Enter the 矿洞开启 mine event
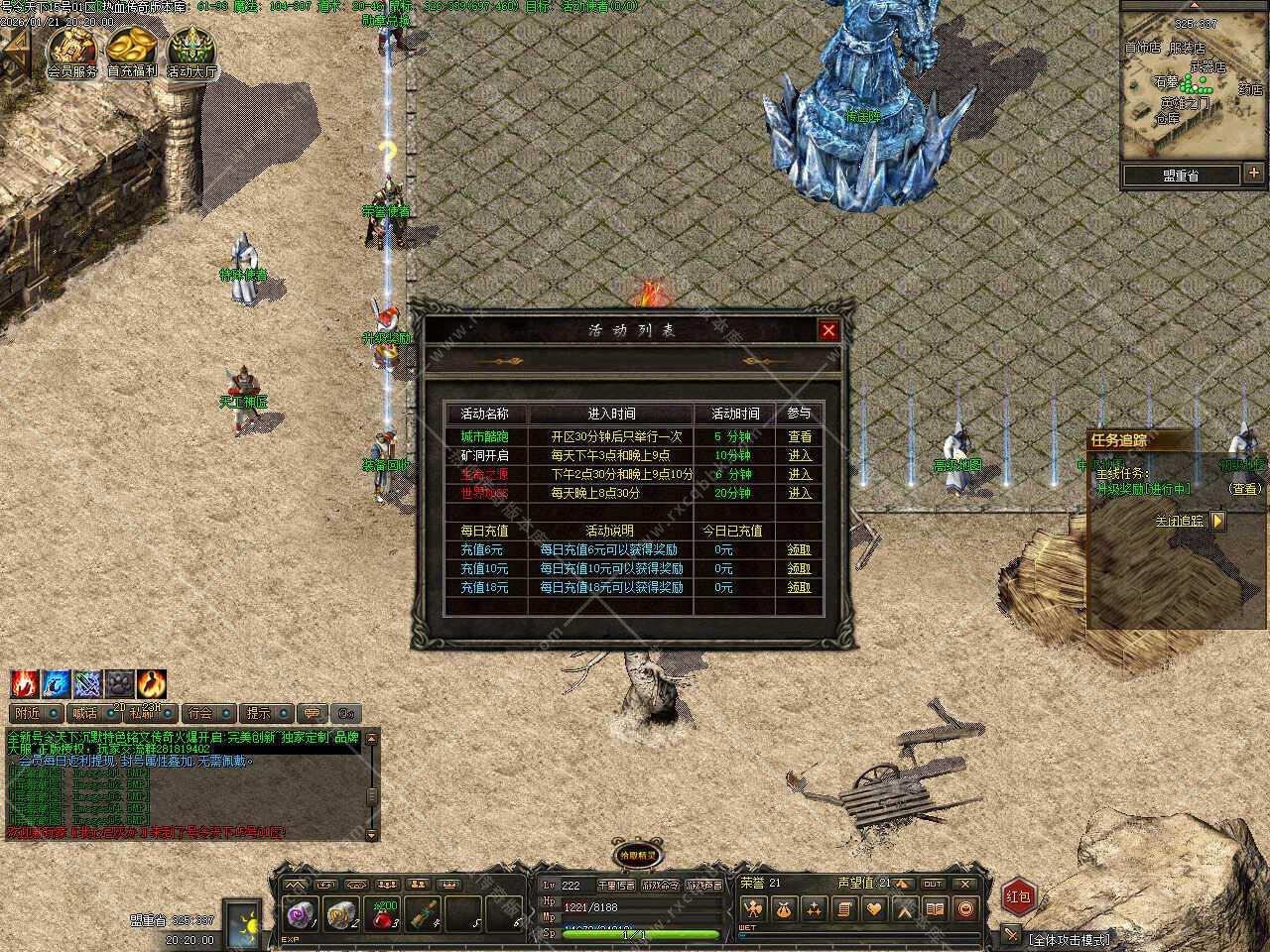Screen dimensions: 1270x952 800,455
